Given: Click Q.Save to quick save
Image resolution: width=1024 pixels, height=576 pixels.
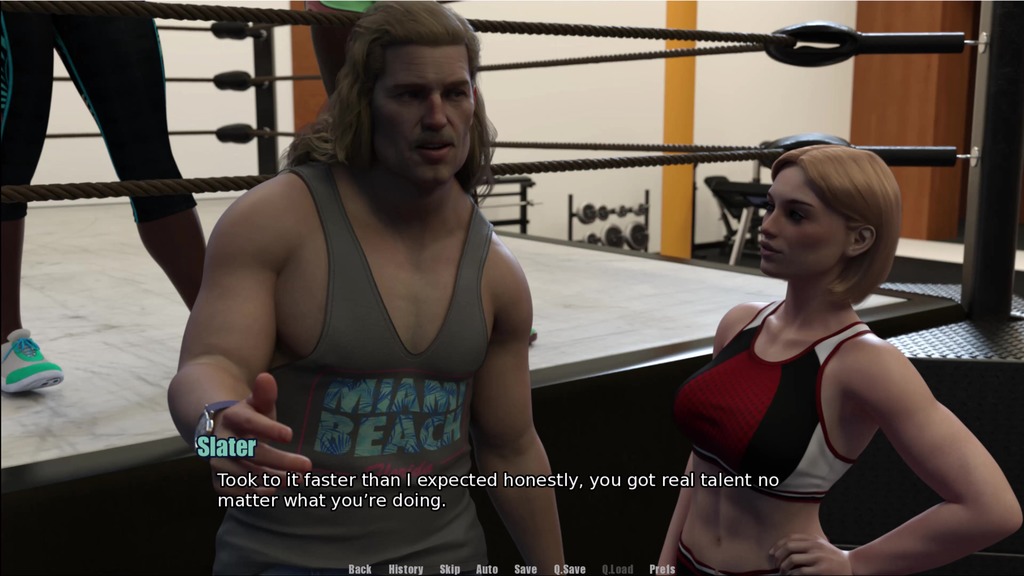Looking at the screenshot, I should click(570, 569).
